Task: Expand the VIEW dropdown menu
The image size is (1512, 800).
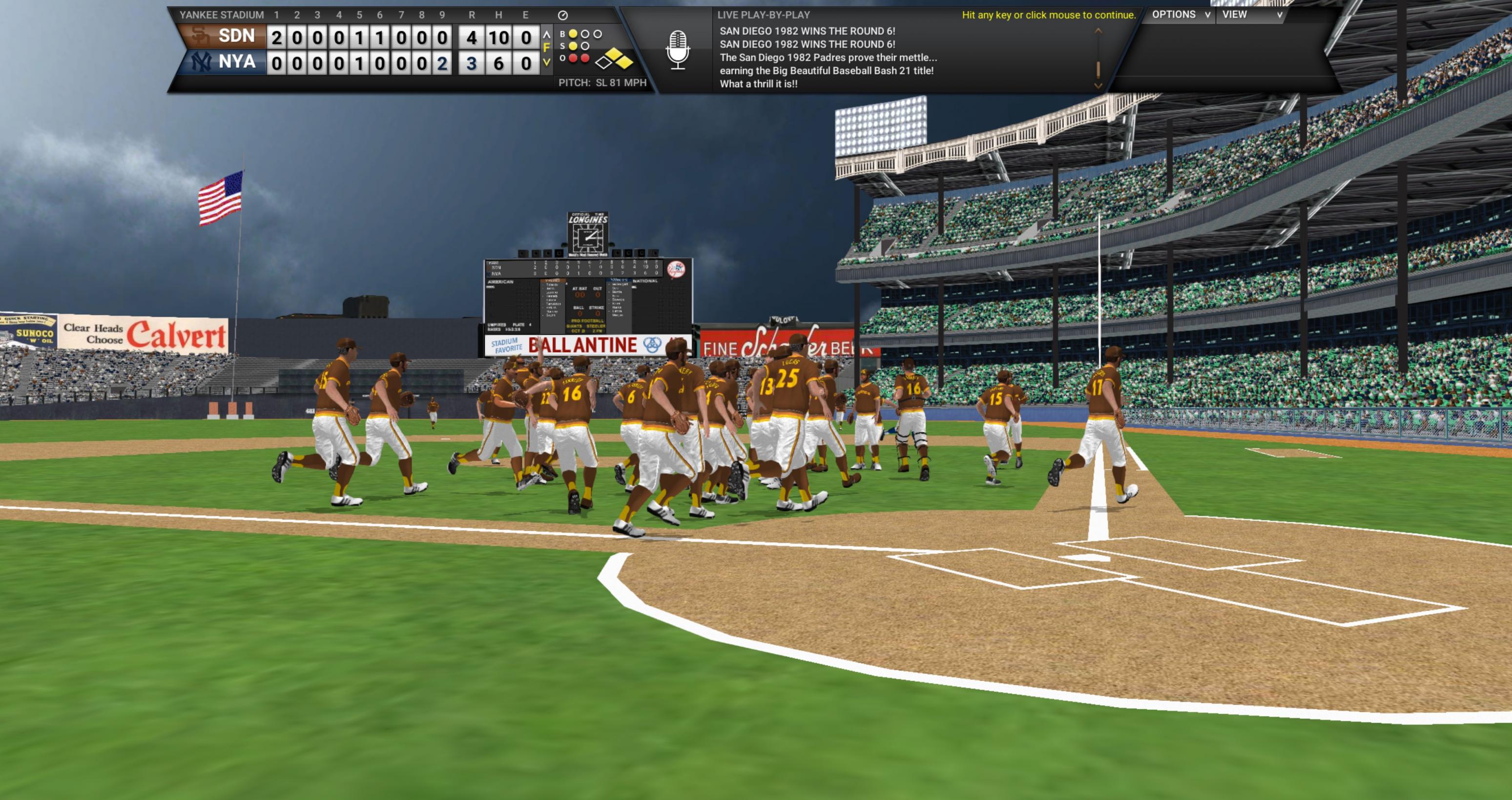Action: click(1251, 15)
